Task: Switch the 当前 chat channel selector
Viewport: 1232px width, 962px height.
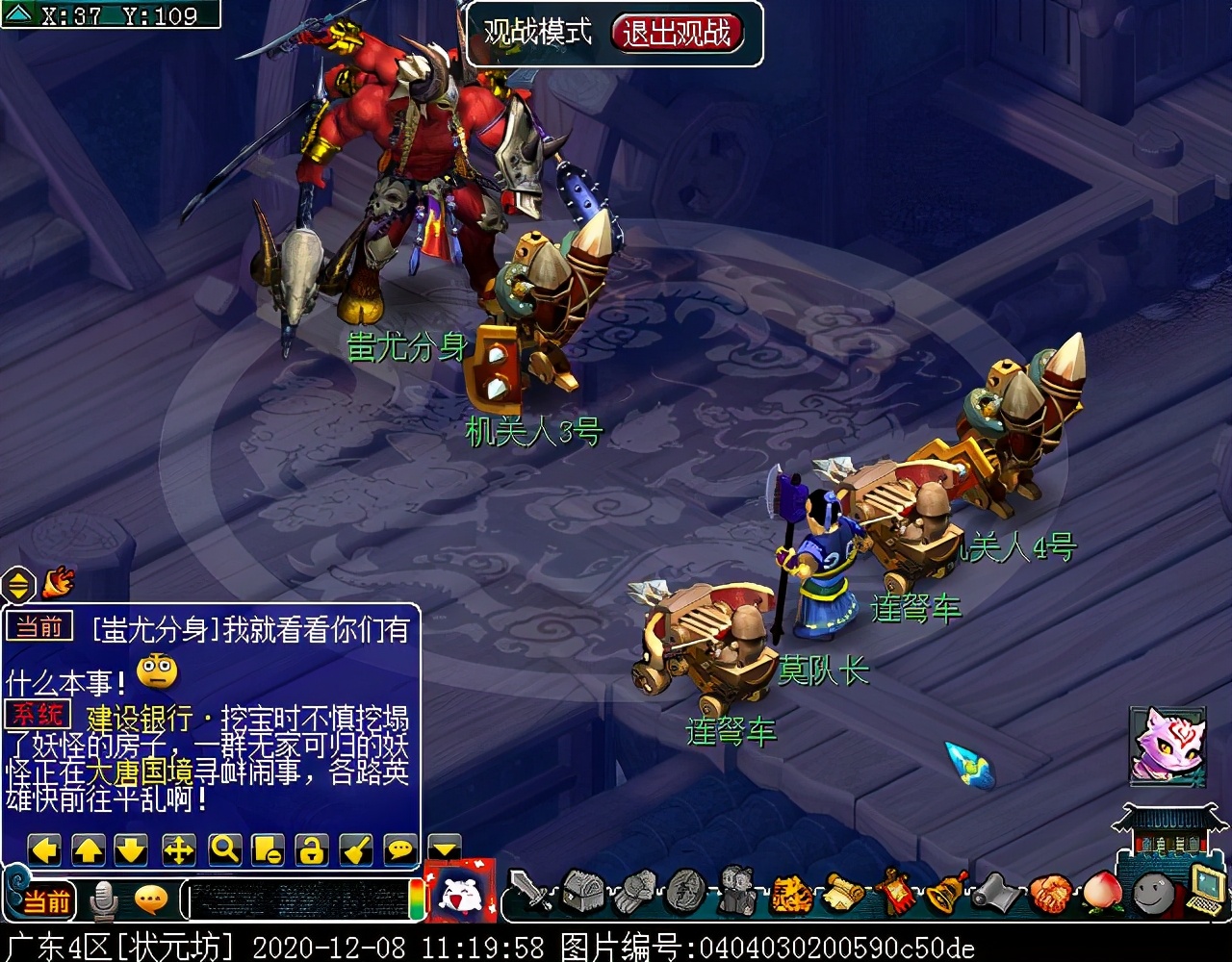Action: (x=45, y=900)
